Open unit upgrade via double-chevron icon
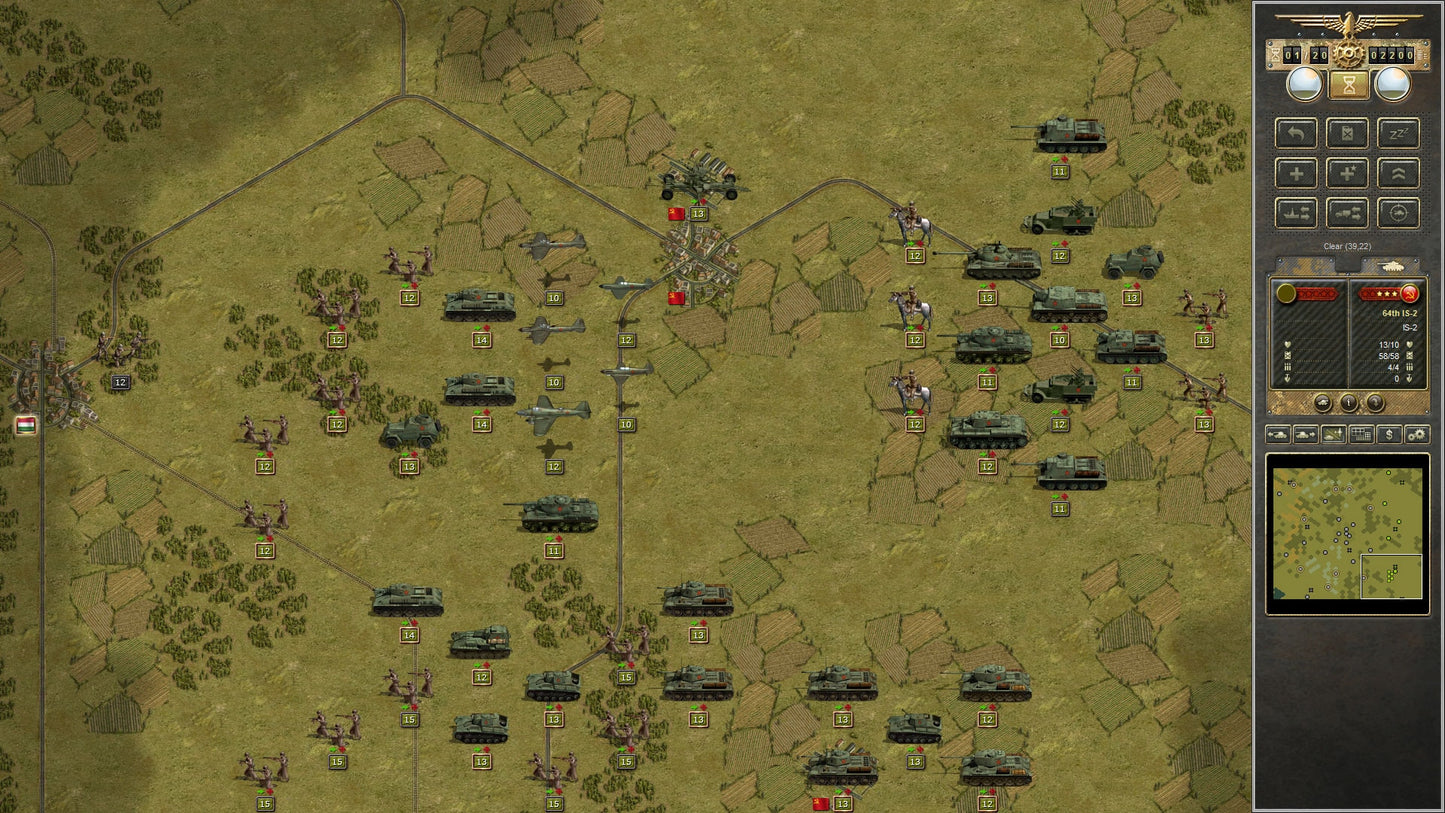The width and height of the screenshot is (1445, 813). pyautogui.click(x=1399, y=173)
